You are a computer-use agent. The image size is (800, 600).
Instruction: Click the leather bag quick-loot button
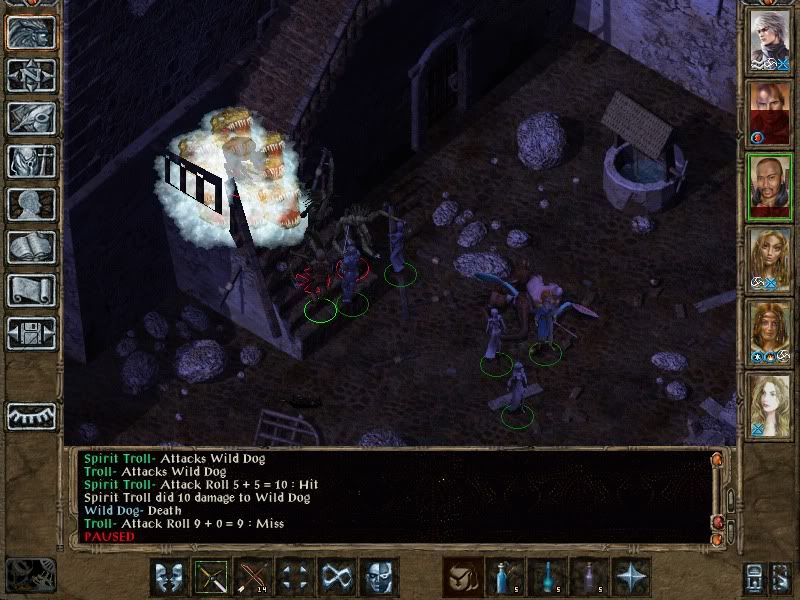click(462, 577)
